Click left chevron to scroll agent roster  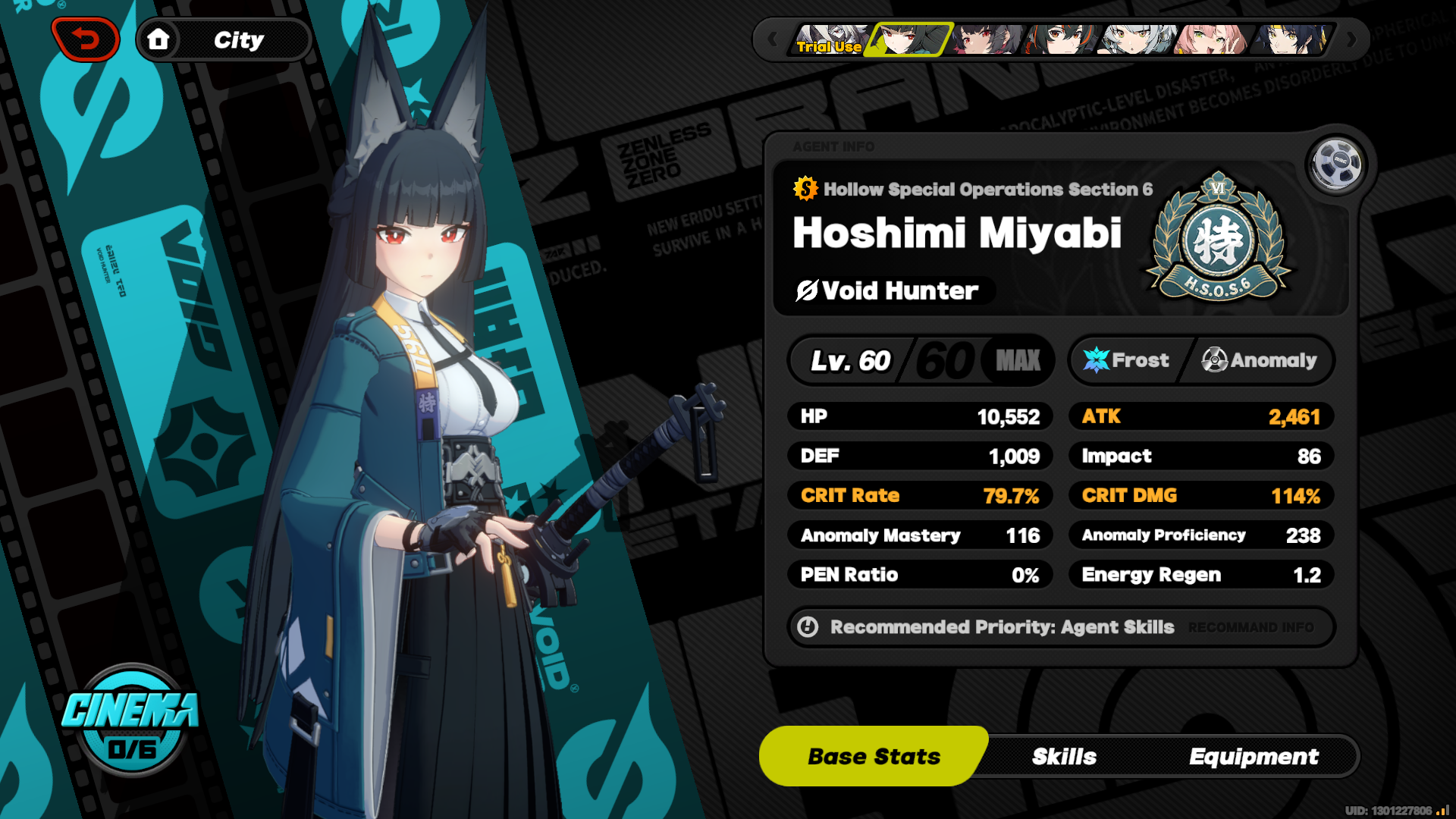pyautogui.click(x=773, y=39)
